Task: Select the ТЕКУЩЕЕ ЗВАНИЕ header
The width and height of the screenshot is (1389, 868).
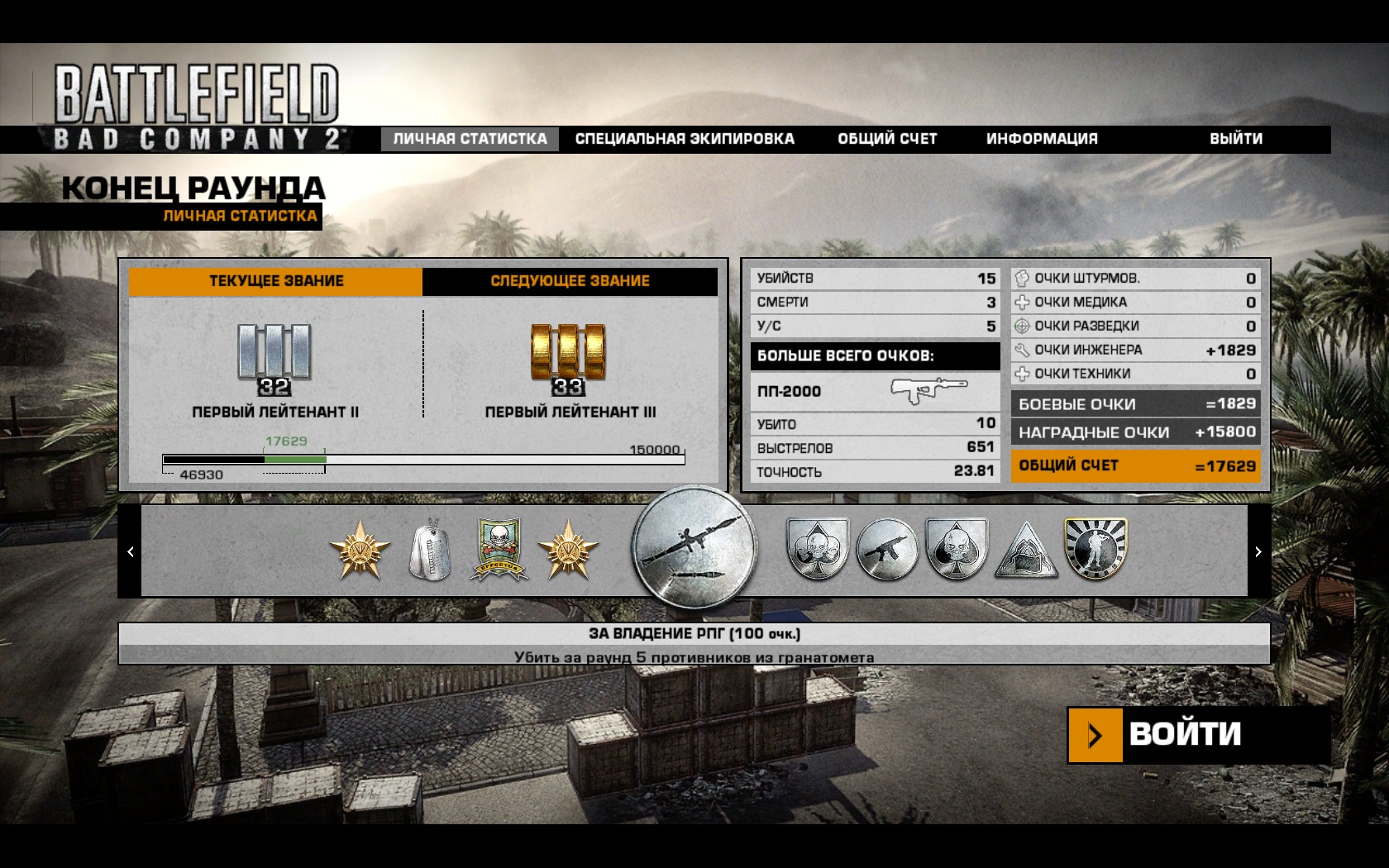Action: 275,281
